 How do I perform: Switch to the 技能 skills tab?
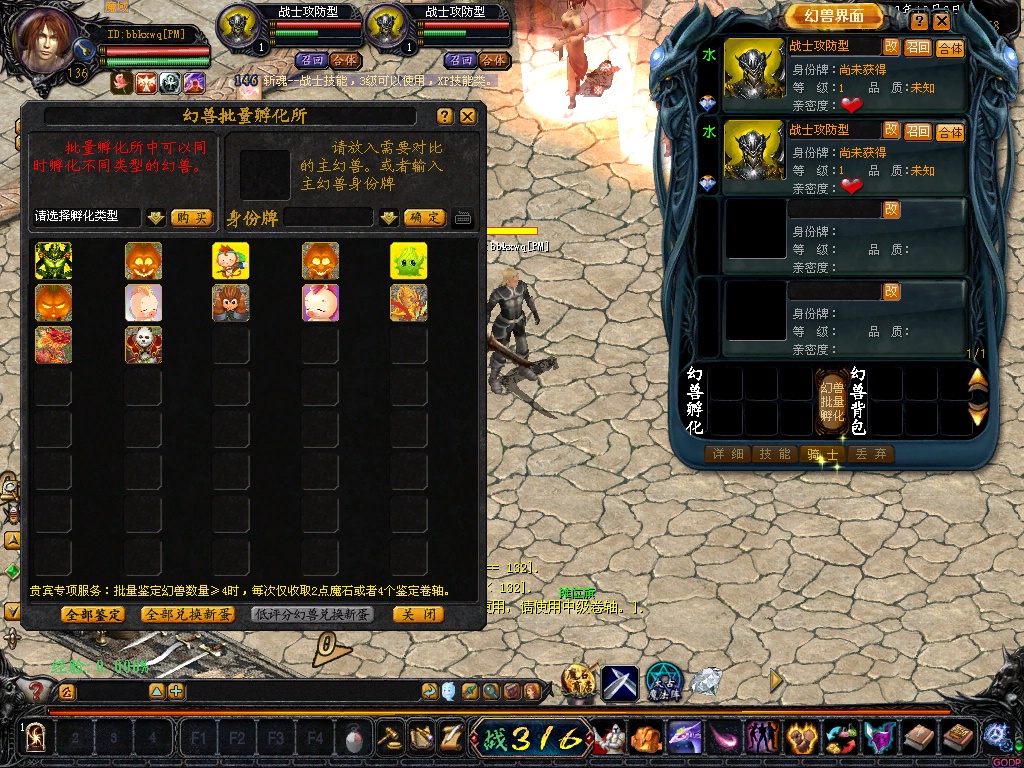click(775, 454)
